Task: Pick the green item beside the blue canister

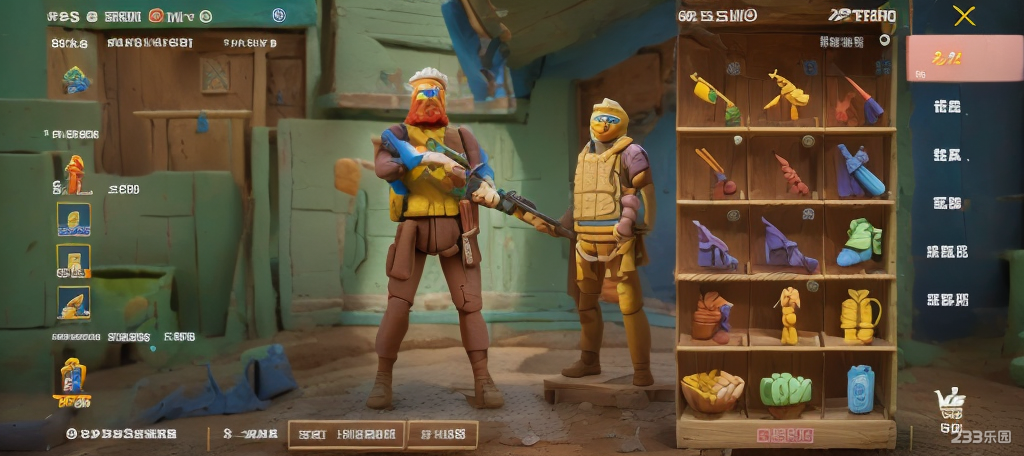Action: (786, 390)
